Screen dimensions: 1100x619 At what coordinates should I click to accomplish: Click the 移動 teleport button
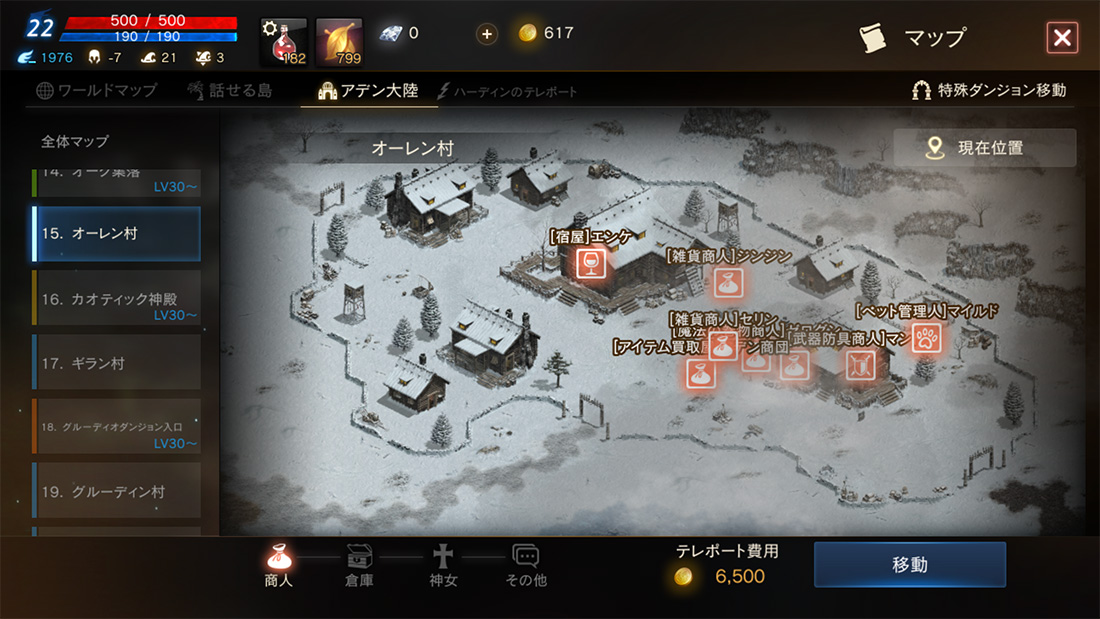909,565
